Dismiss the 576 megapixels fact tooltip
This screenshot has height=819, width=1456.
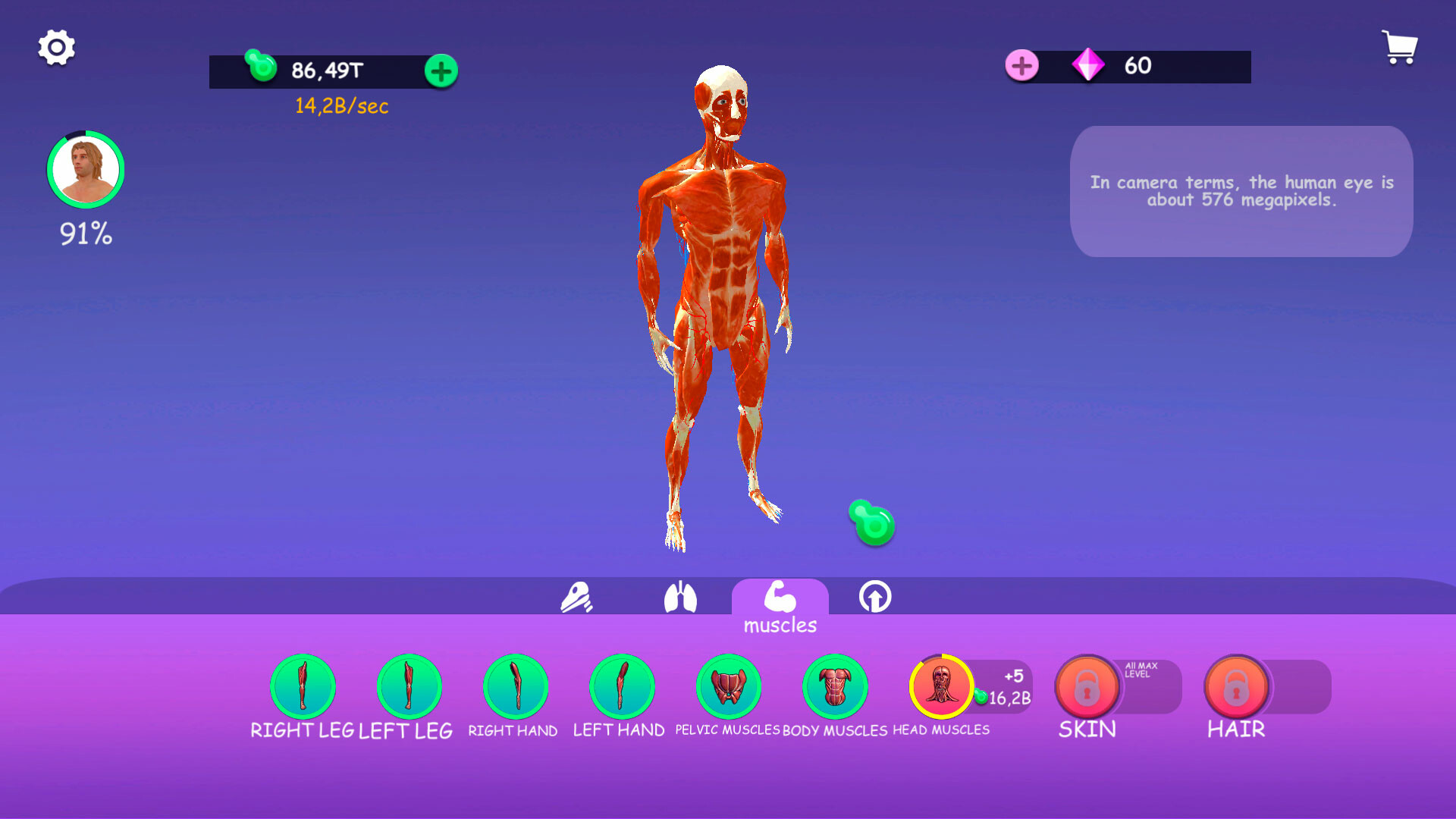click(1241, 191)
